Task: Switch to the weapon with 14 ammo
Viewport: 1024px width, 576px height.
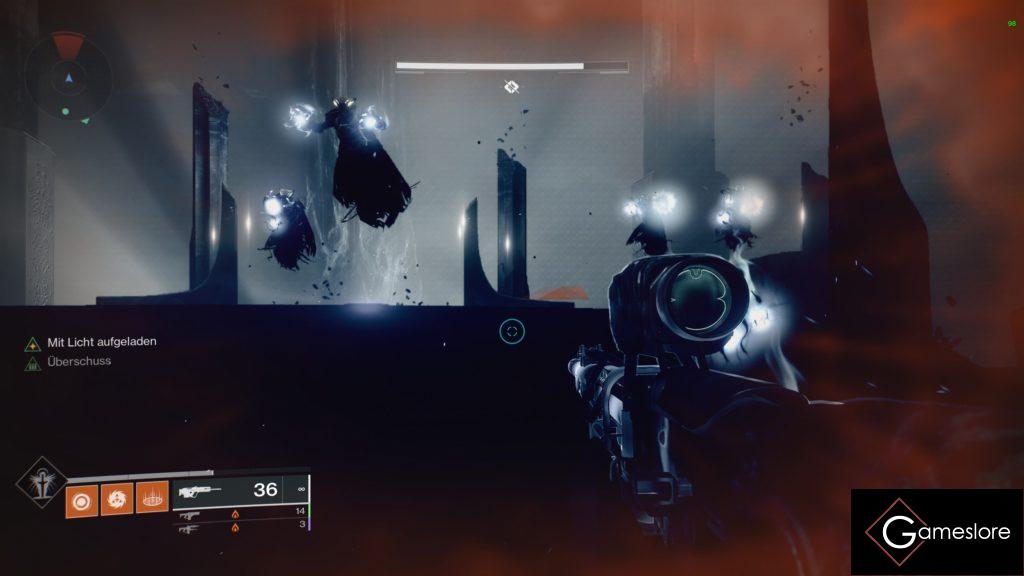Action: pos(240,513)
